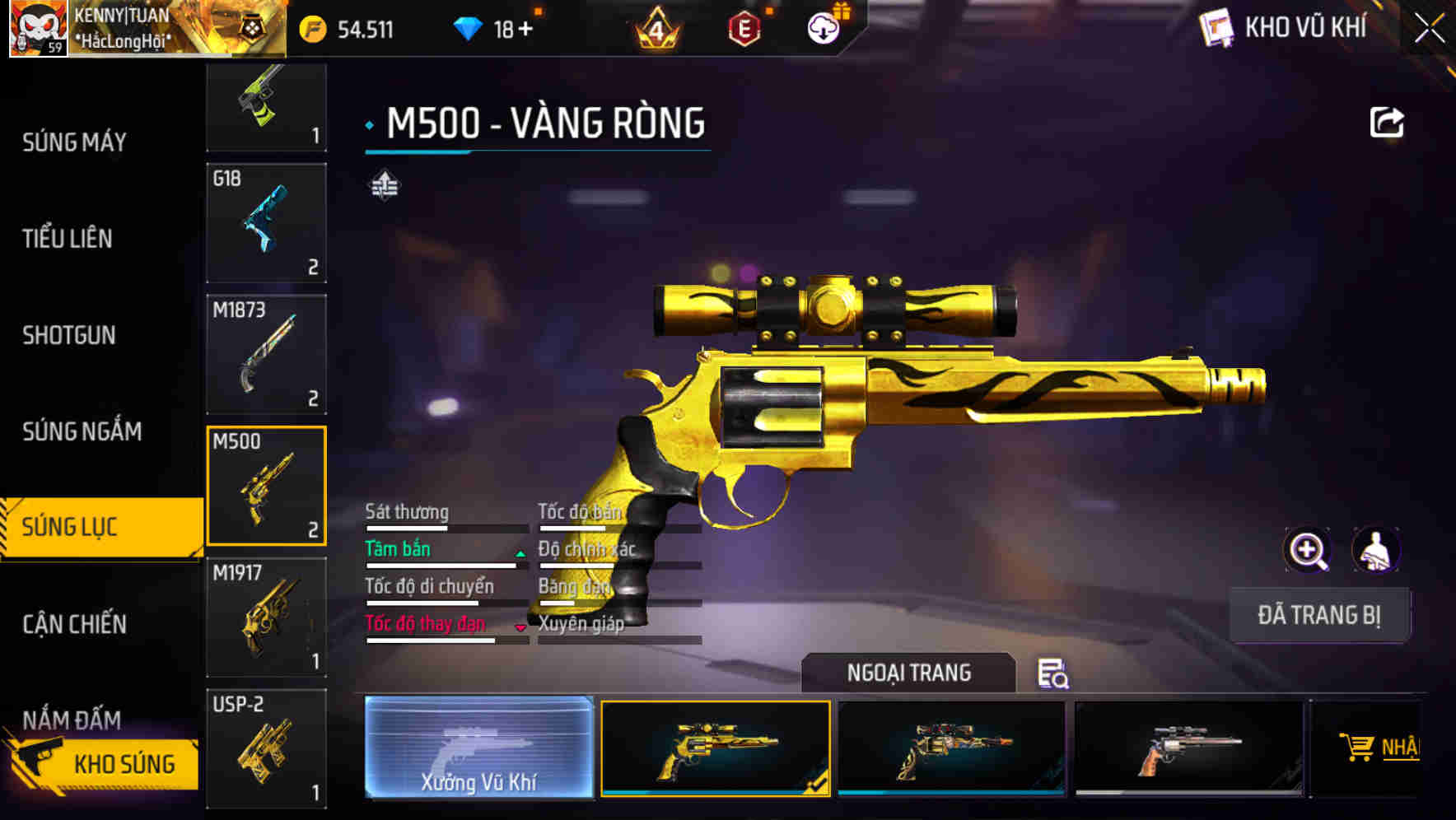Open the gift download cloud icon in top bar
This screenshot has height=820, width=1456.
point(824,27)
